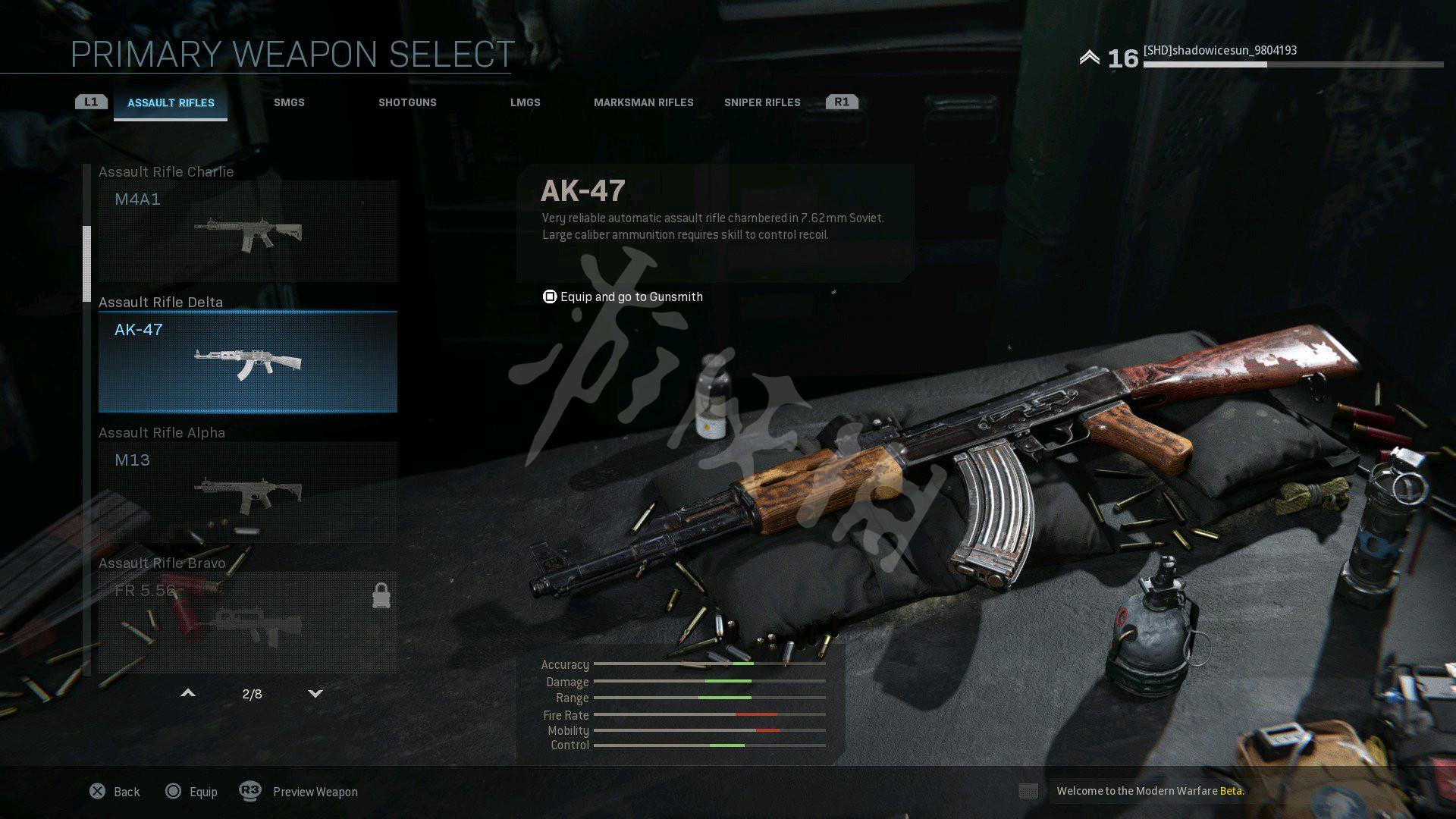This screenshot has height=819, width=1456.
Task: Open the Sniper Rifles tab
Action: coord(761,103)
